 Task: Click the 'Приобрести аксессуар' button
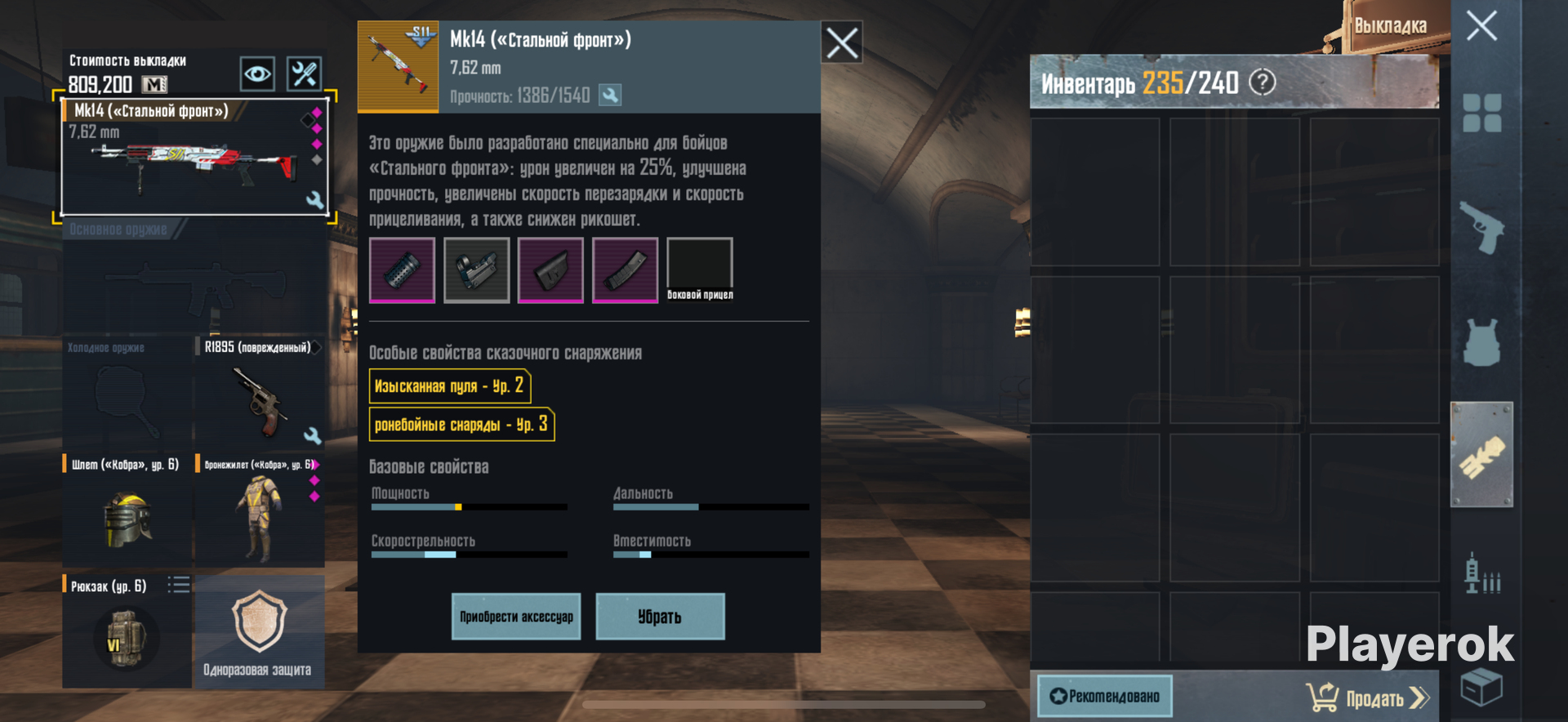(516, 617)
